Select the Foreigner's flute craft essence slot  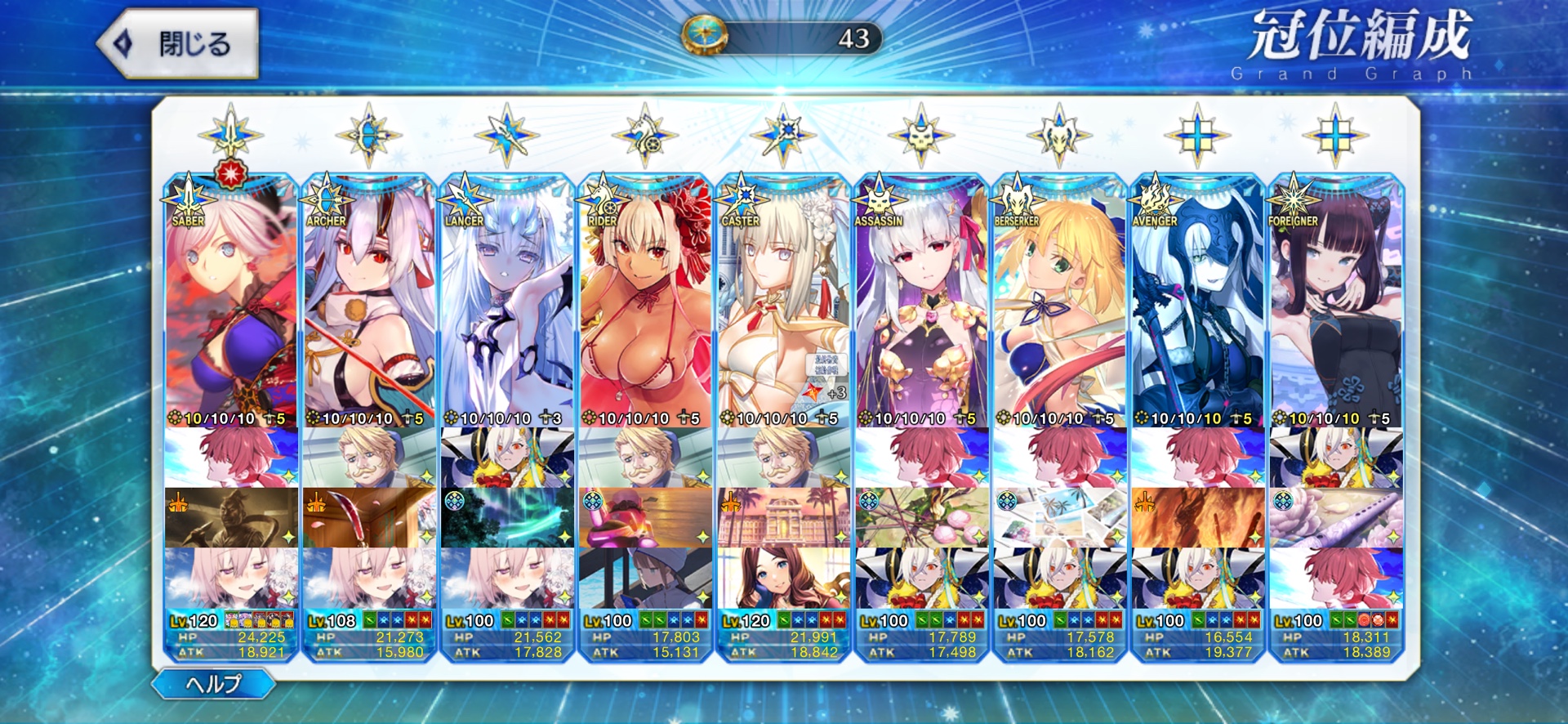pos(1335,517)
